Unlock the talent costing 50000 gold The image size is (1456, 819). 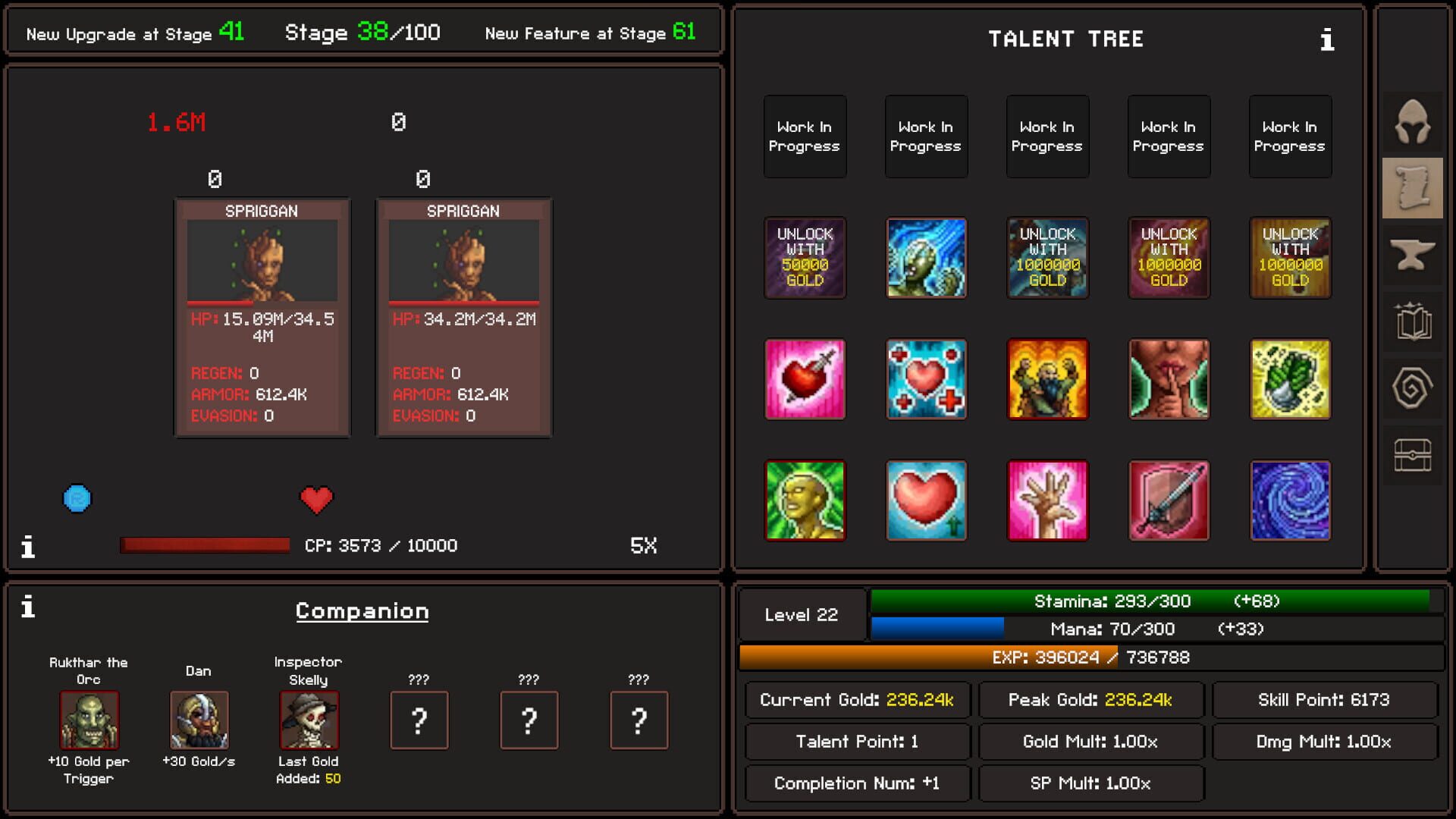(x=805, y=259)
